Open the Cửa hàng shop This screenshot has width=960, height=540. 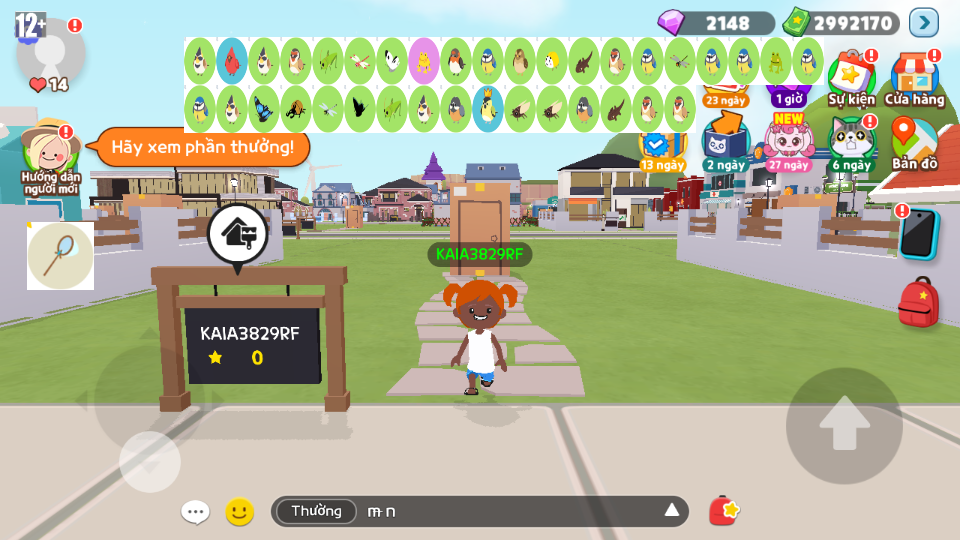(x=914, y=78)
